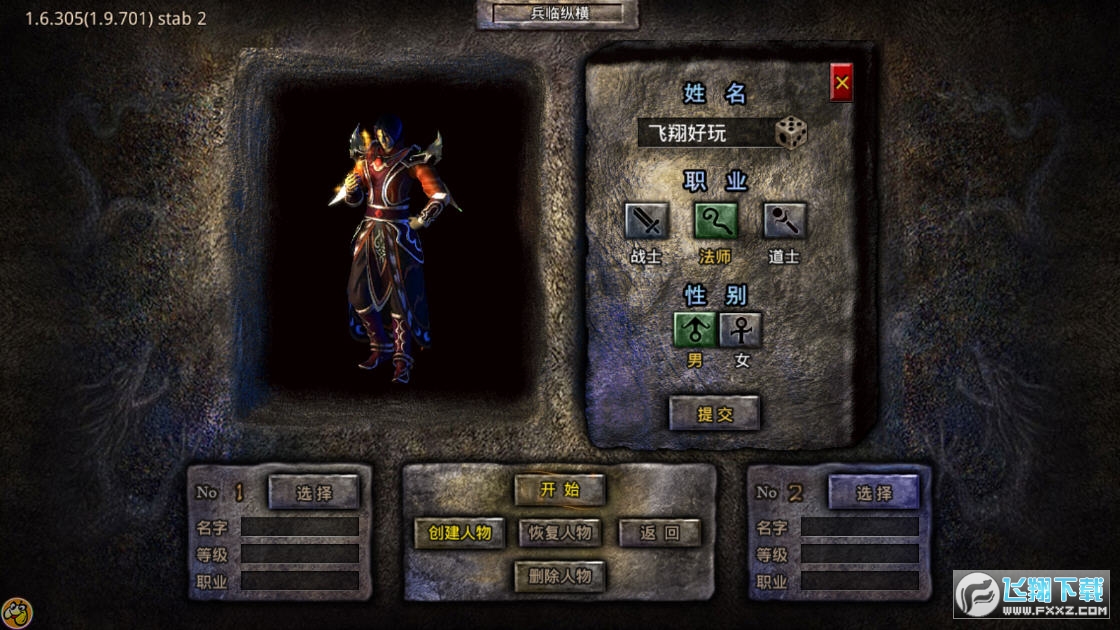Screen dimensions: 1120x630
Task: Roll the dice for a random name
Action: pos(791,133)
